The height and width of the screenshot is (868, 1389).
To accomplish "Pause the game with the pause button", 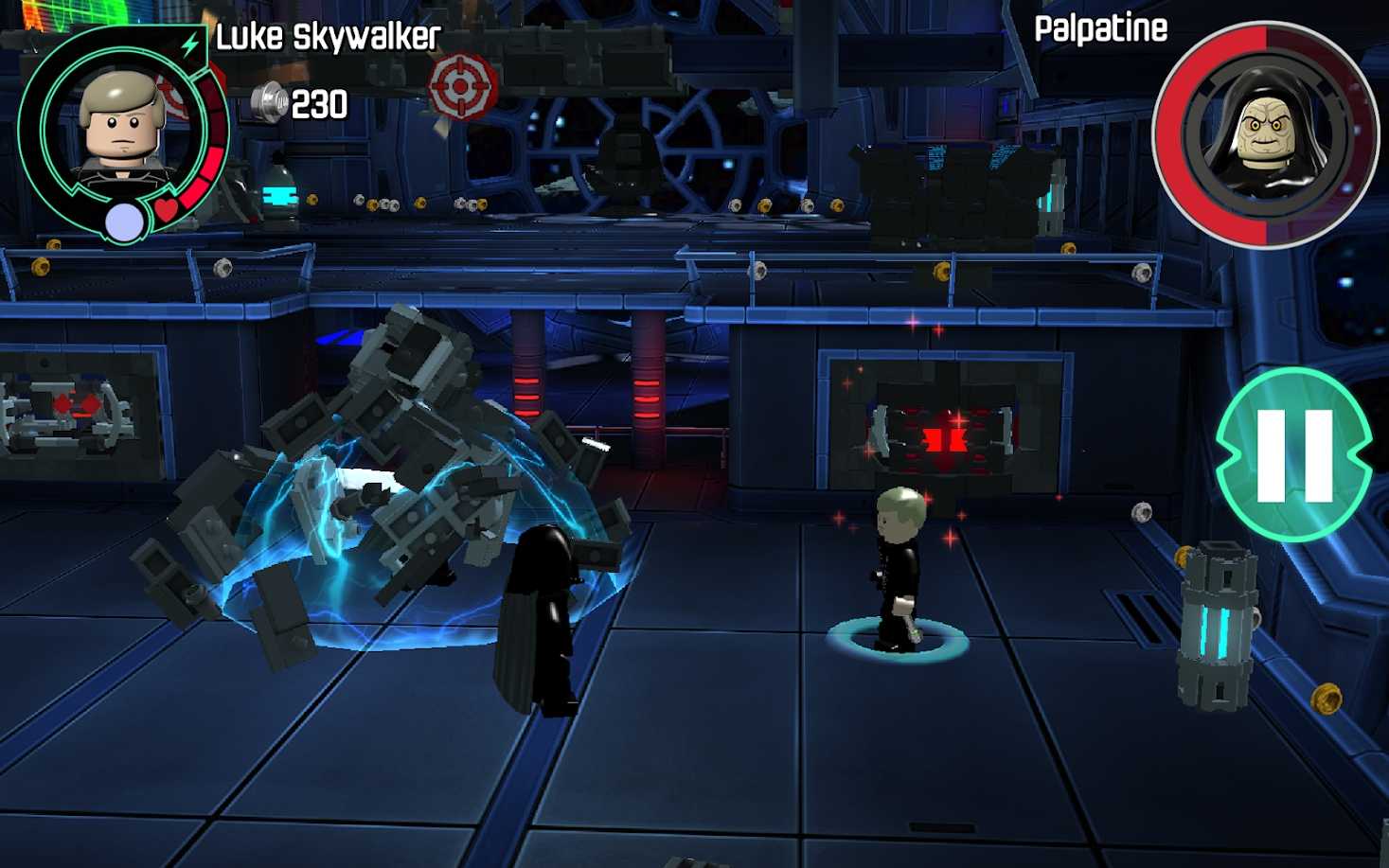I will (x=1293, y=455).
